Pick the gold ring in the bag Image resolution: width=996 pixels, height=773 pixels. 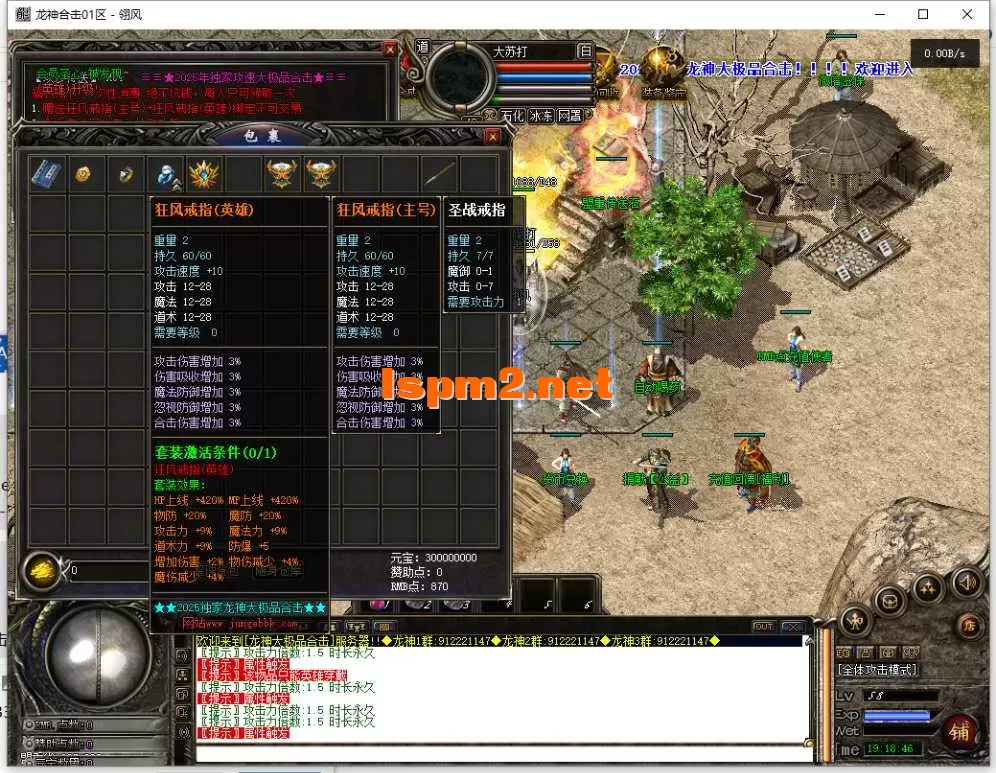point(123,174)
